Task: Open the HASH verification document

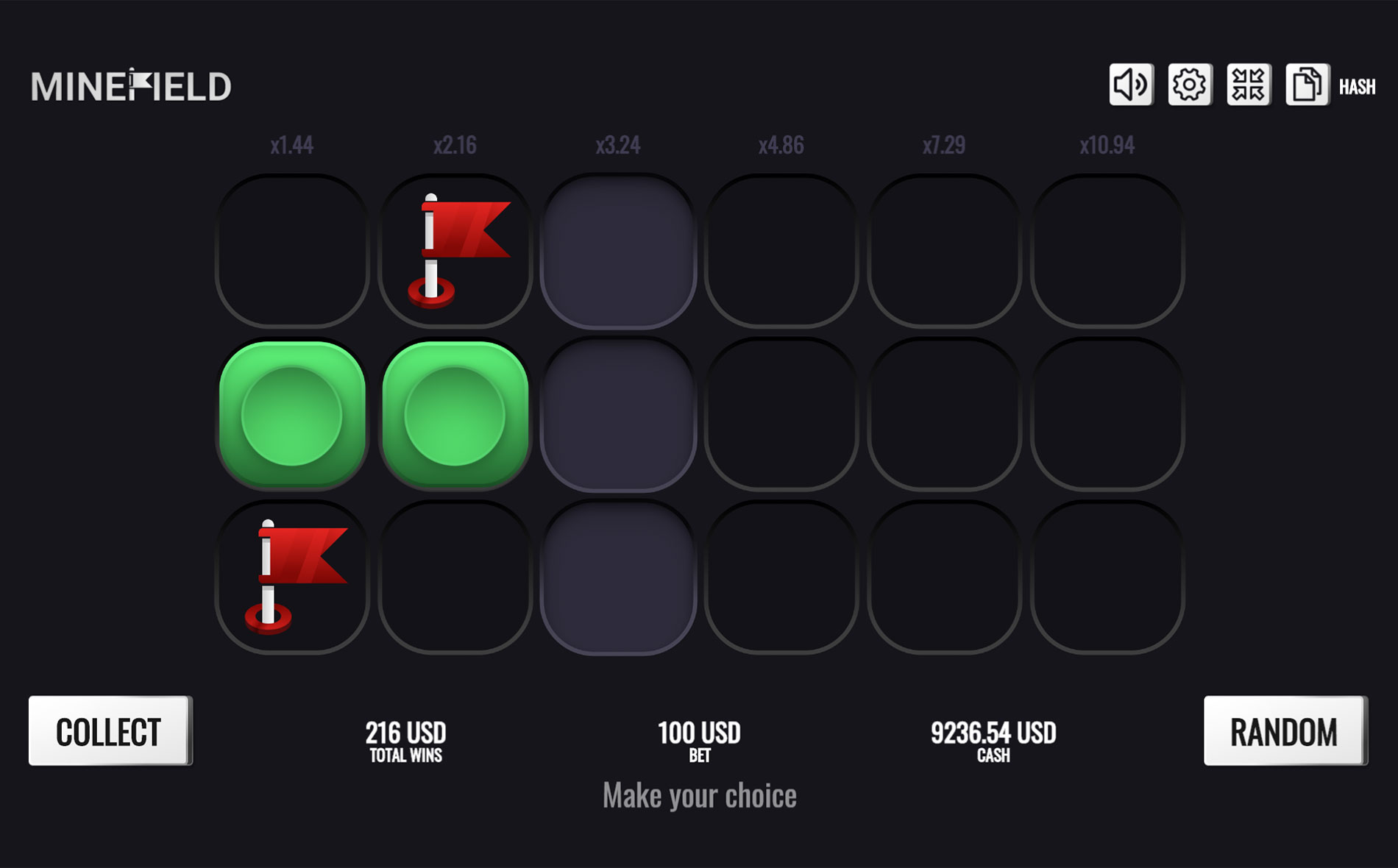Action: click(1307, 85)
